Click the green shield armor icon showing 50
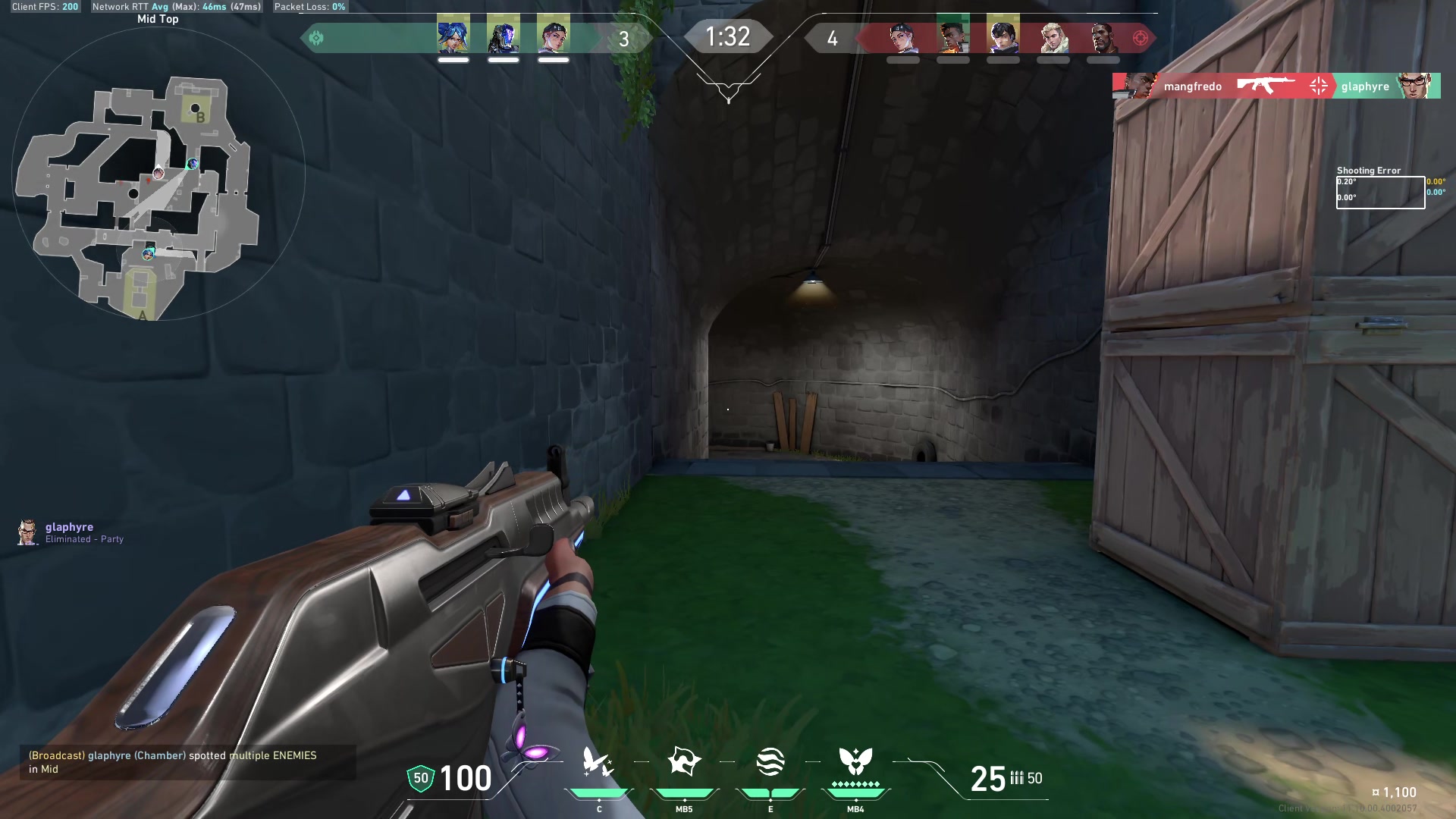The width and height of the screenshot is (1456, 819). 419,777
